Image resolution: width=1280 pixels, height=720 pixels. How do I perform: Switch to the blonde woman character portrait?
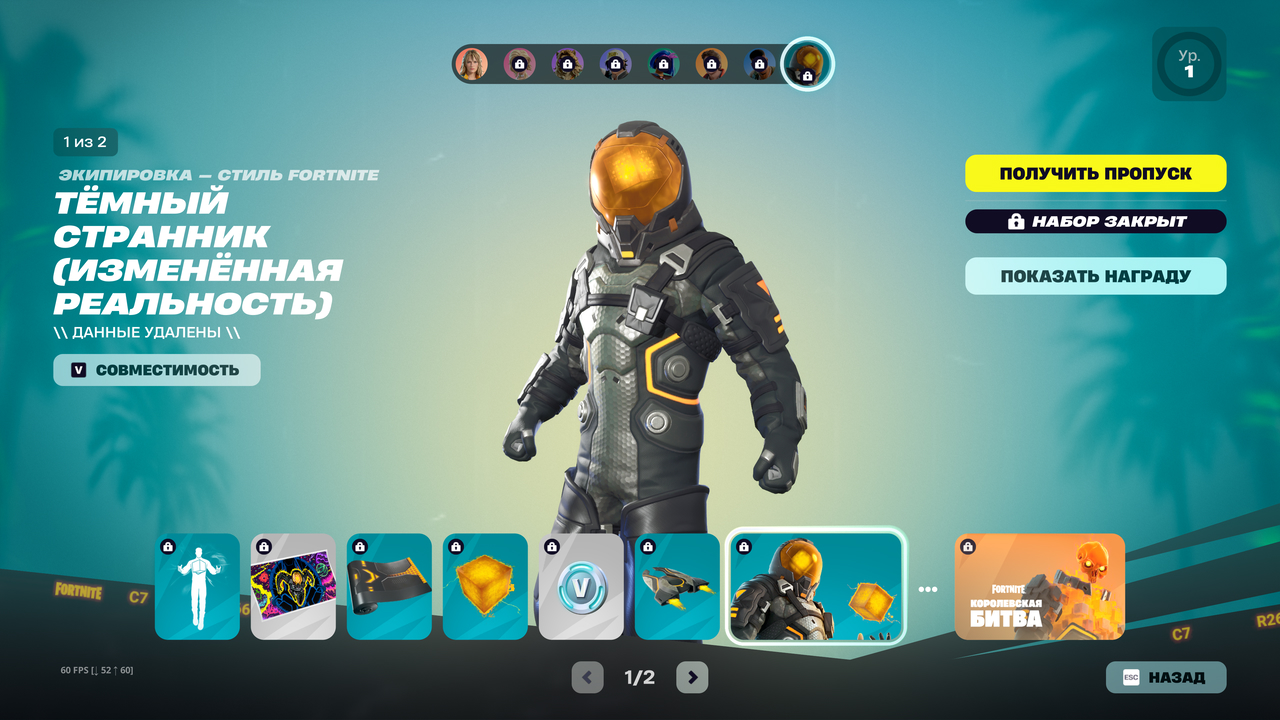pyautogui.click(x=471, y=64)
